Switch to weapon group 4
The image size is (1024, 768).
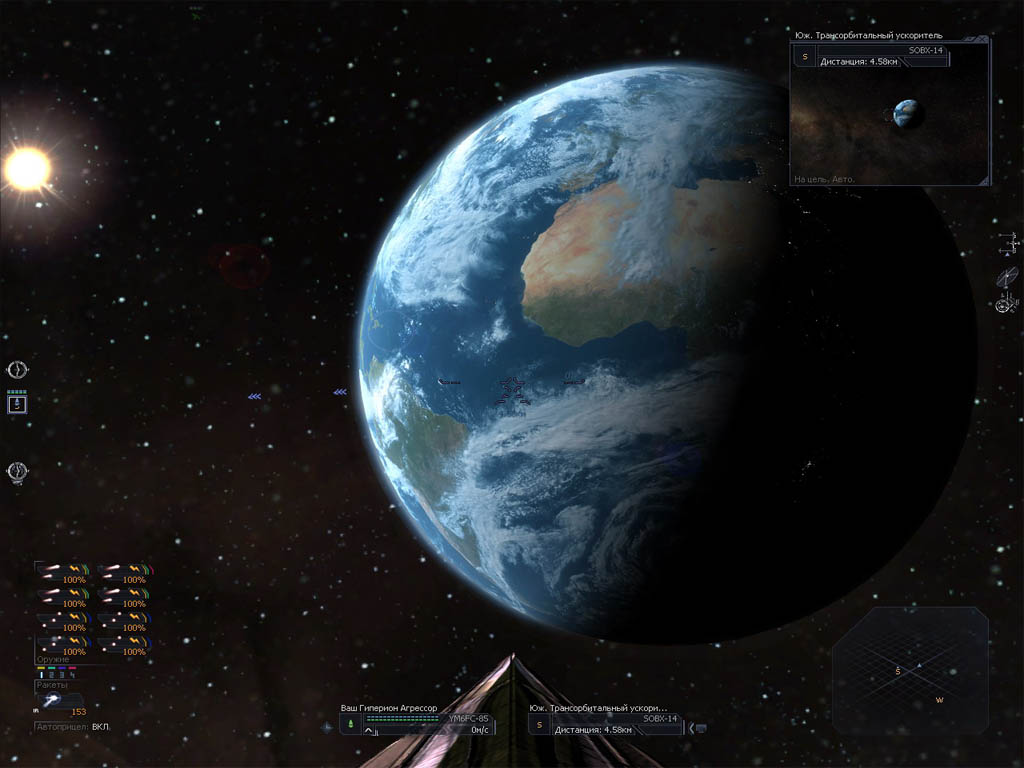tap(74, 675)
